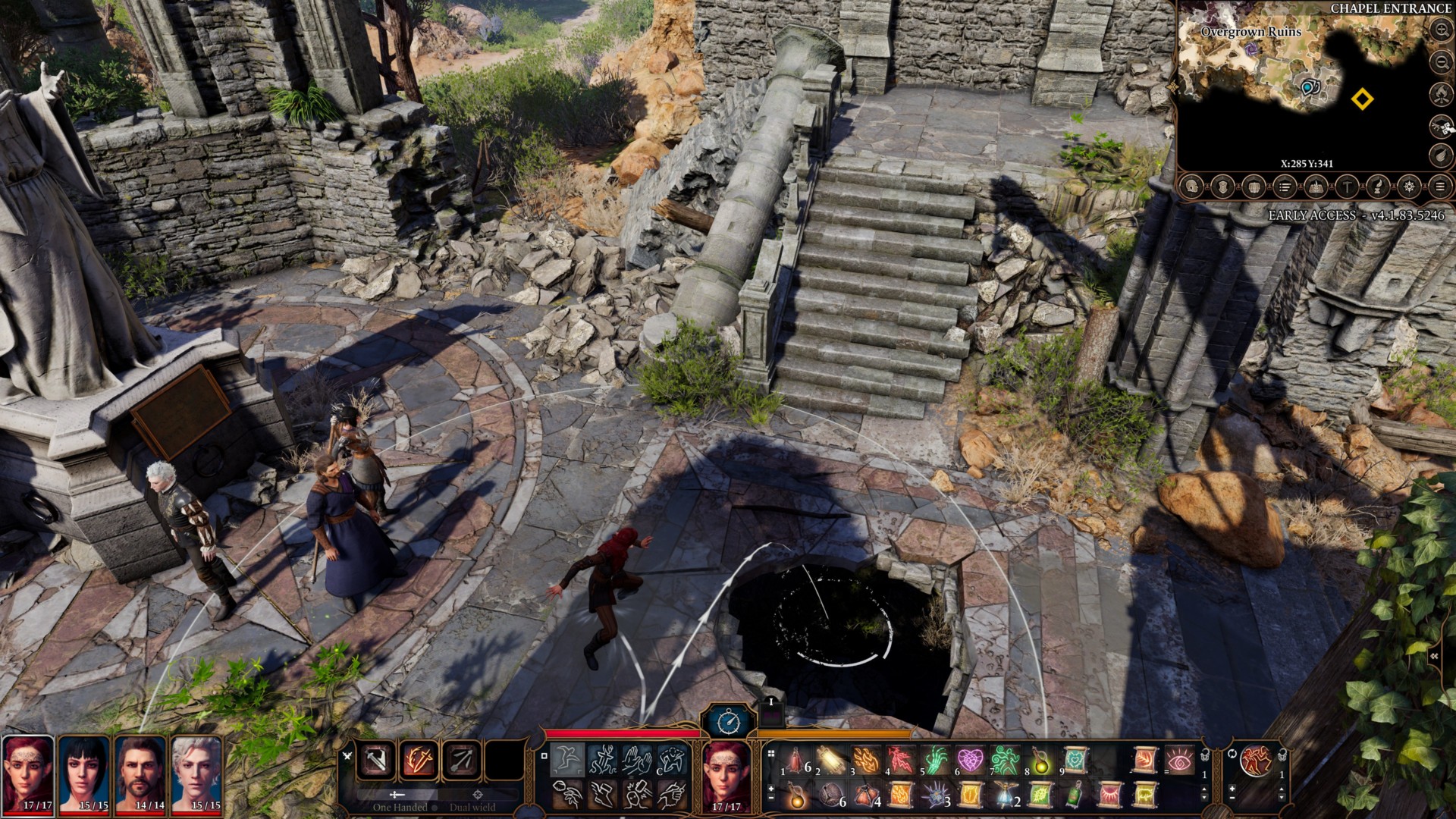Cast the pink heart spell in slot 6
Image resolution: width=1456 pixels, height=819 pixels.
pos(970,760)
